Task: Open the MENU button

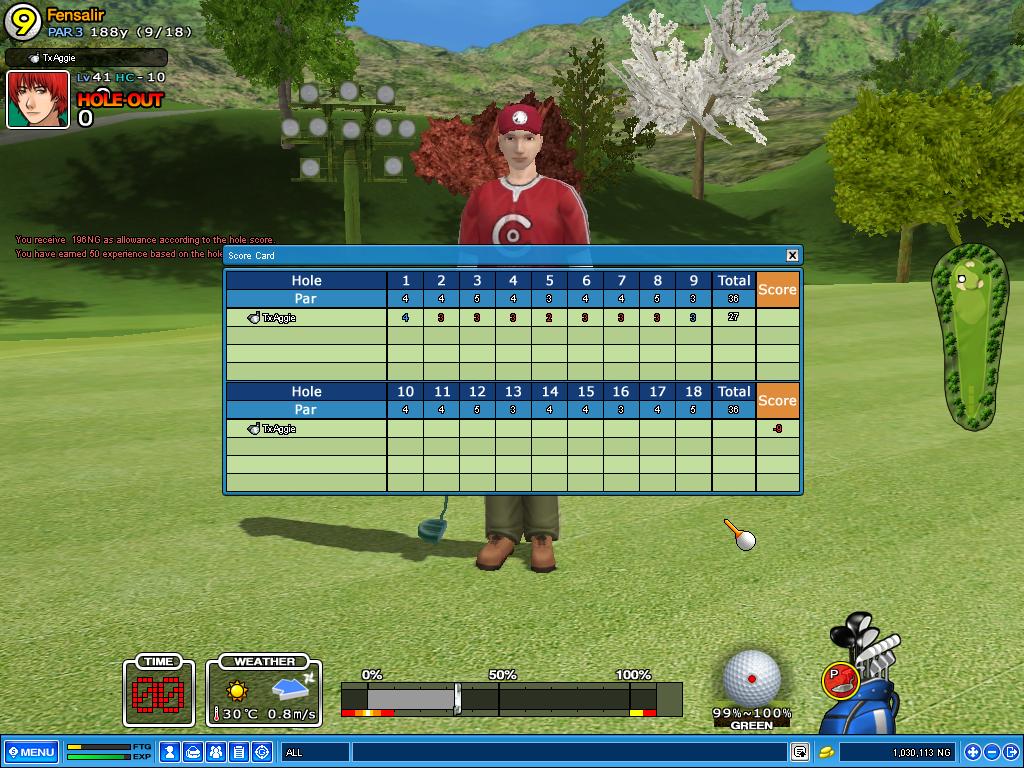Action: point(31,752)
